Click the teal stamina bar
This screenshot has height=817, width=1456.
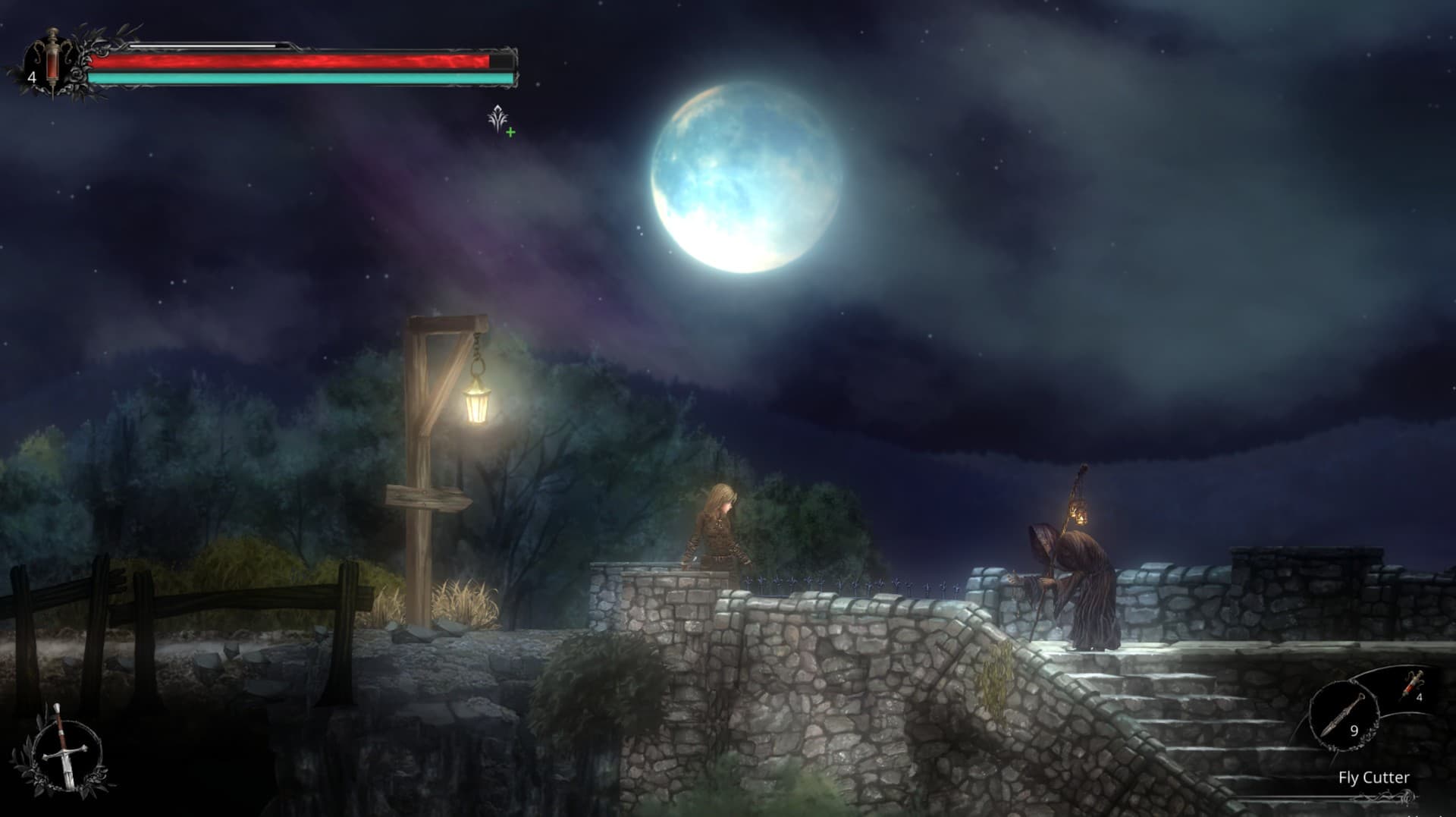(303, 78)
